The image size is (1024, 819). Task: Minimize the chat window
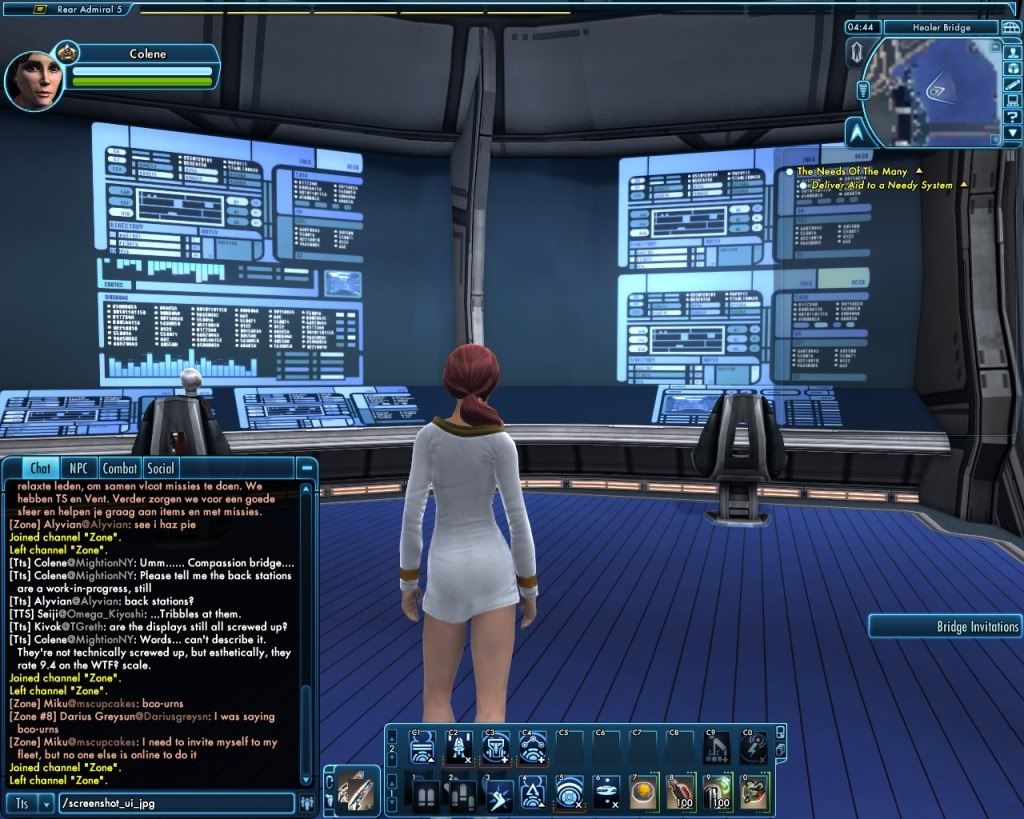coord(307,468)
